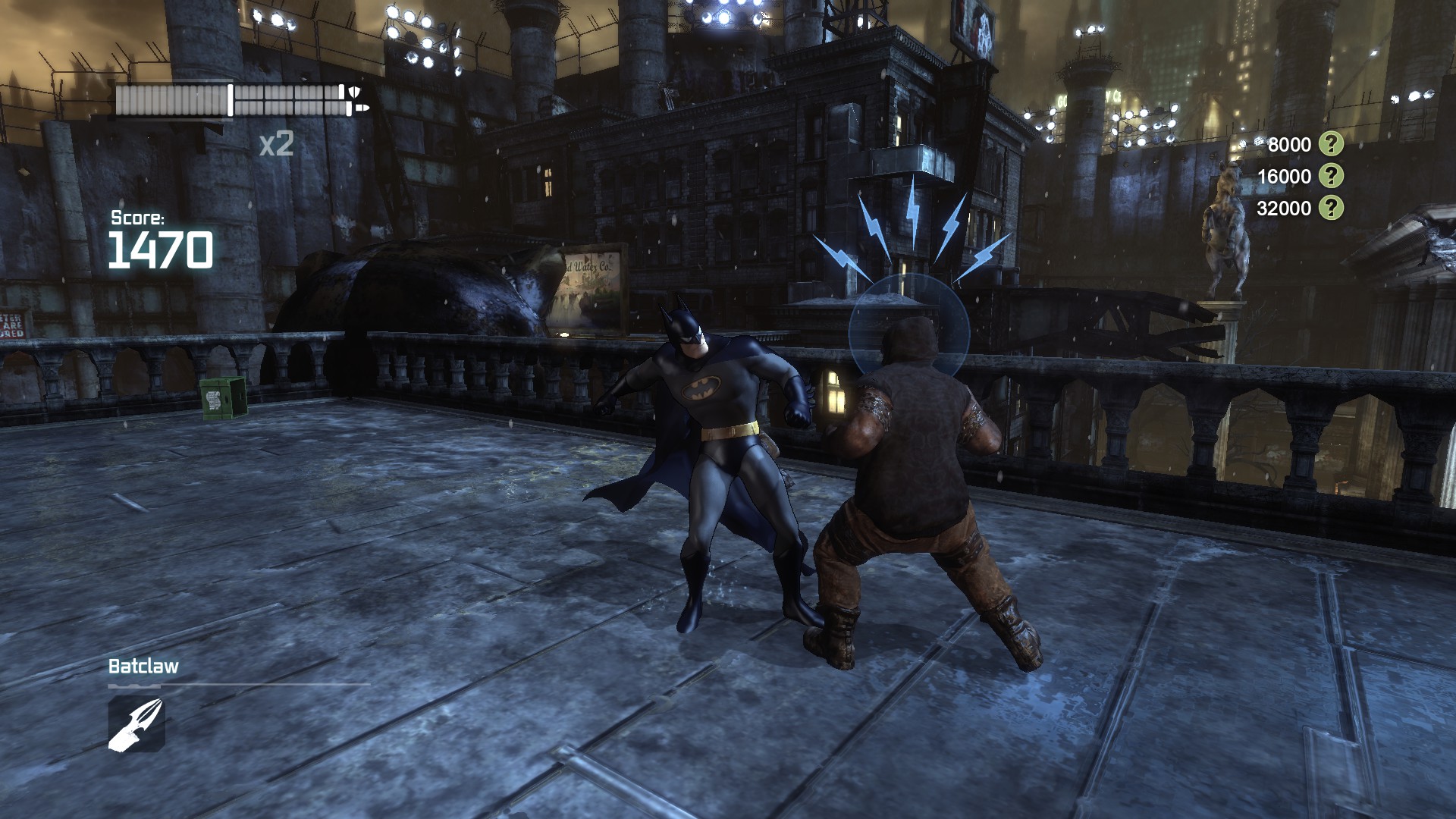Click the medal icon beside 8000
The width and height of the screenshot is (1456, 819).
point(1331,144)
